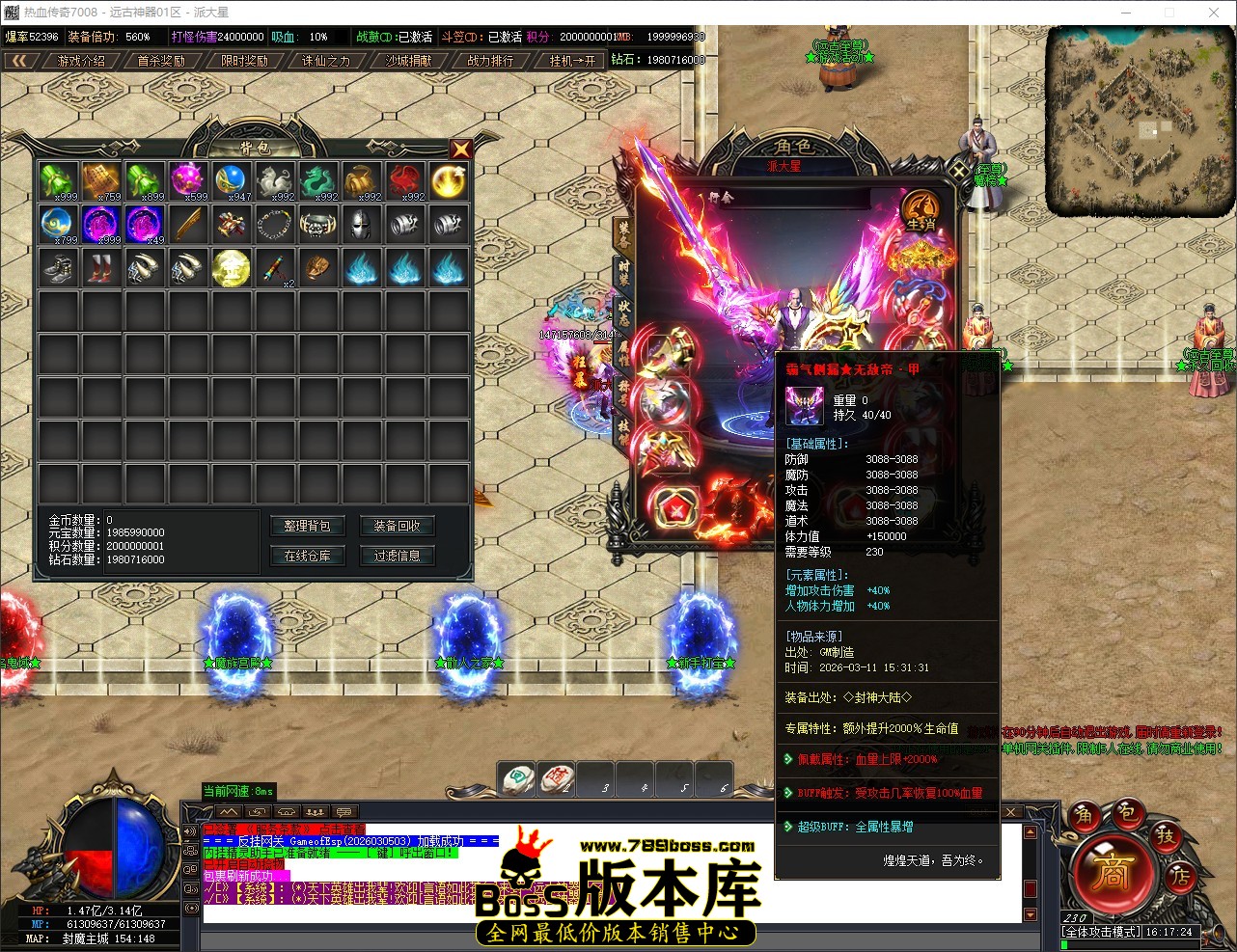1237x952 pixels.
Task: Open 游戏介绍 from the top menu bar
Action: 79,59
